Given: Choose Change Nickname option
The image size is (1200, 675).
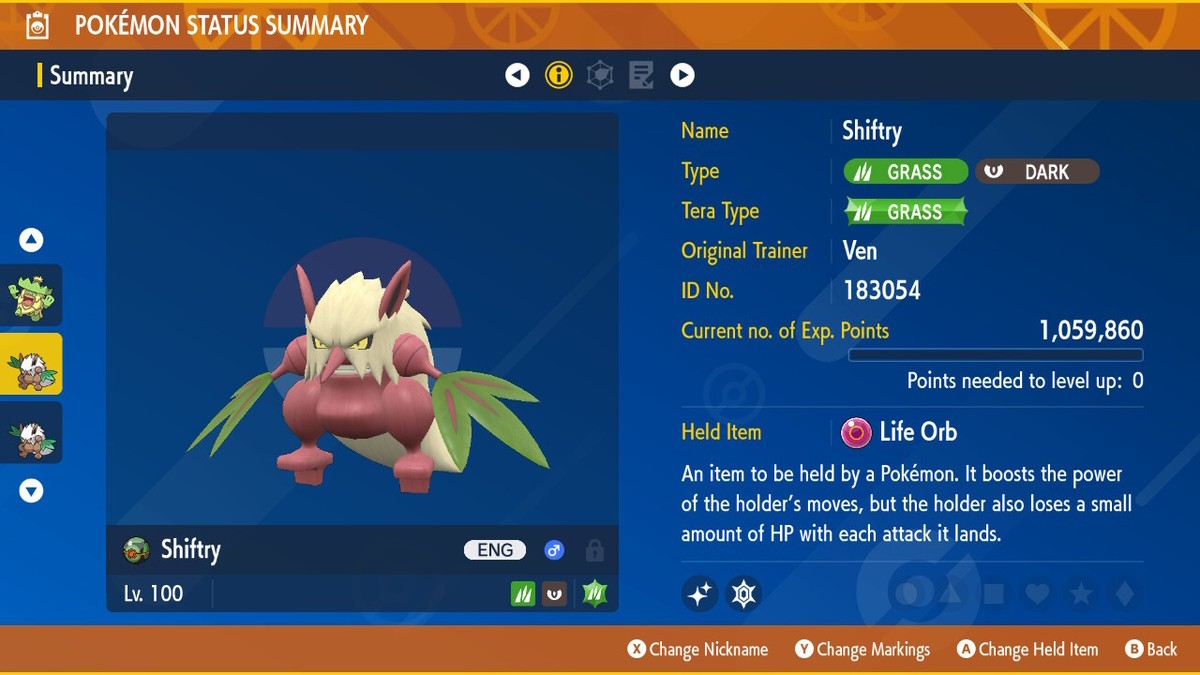Looking at the screenshot, I should click(698, 649).
